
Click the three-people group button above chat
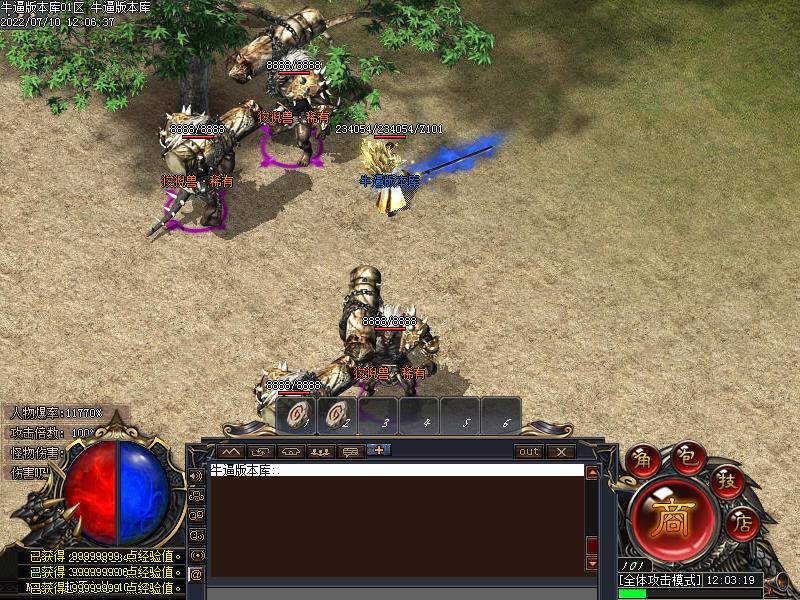click(321, 452)
